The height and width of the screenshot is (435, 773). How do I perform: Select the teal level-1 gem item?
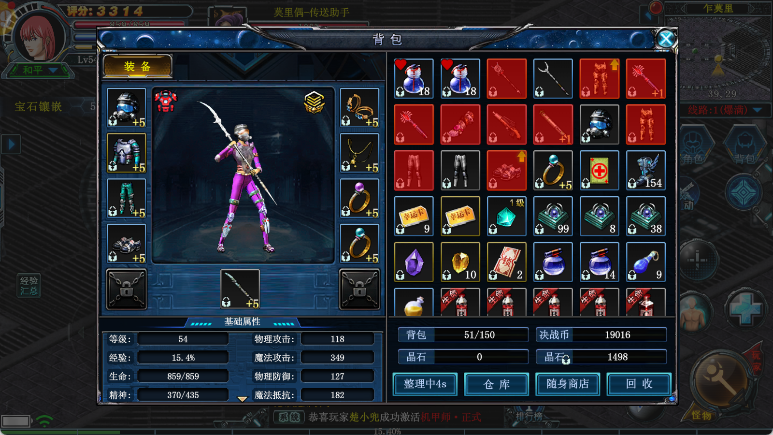coord(507,216)
